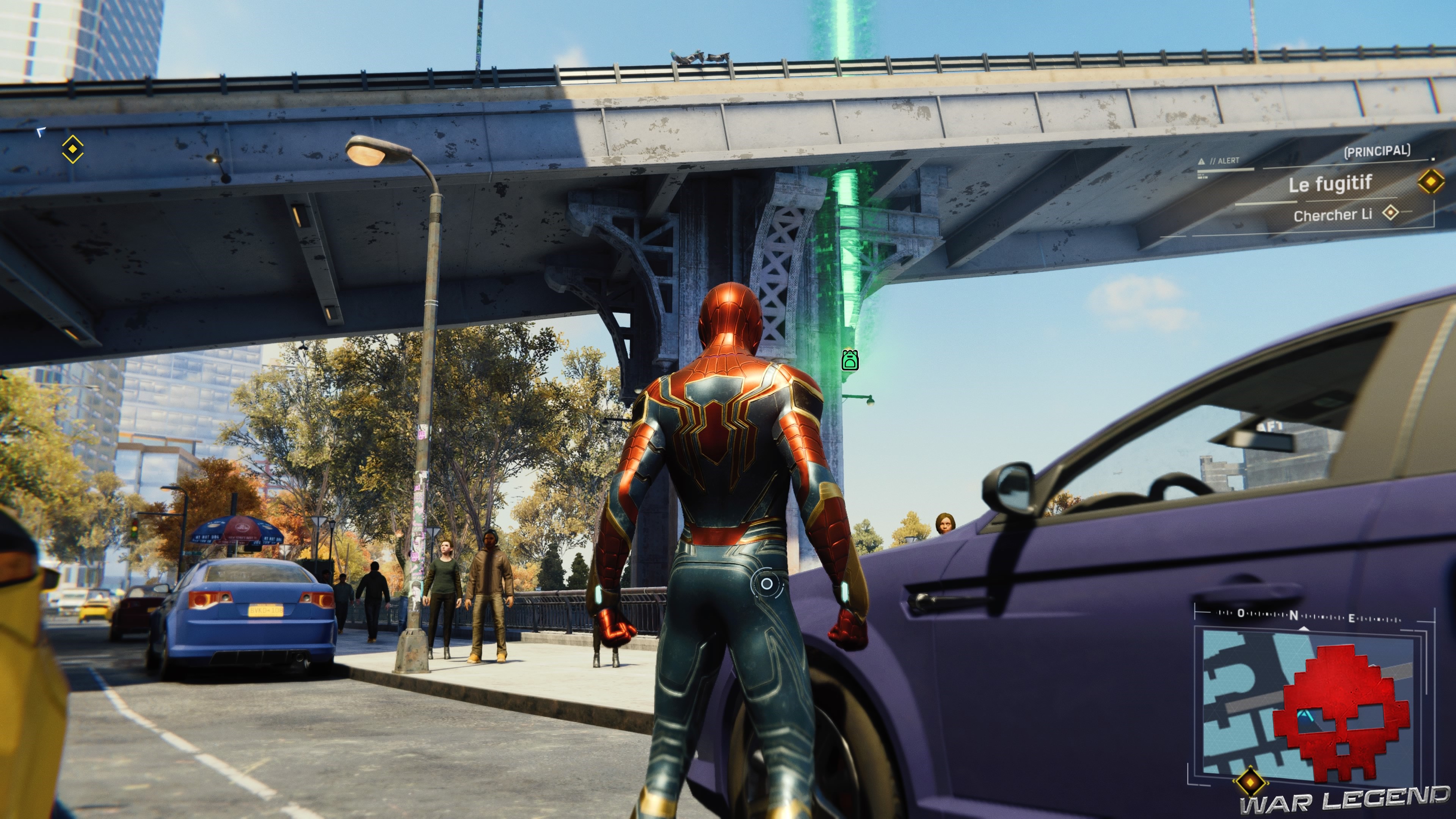Open the "Le fugitif" mission tracker
This screenshot has width=1456, height=819.
point(1329,184)
